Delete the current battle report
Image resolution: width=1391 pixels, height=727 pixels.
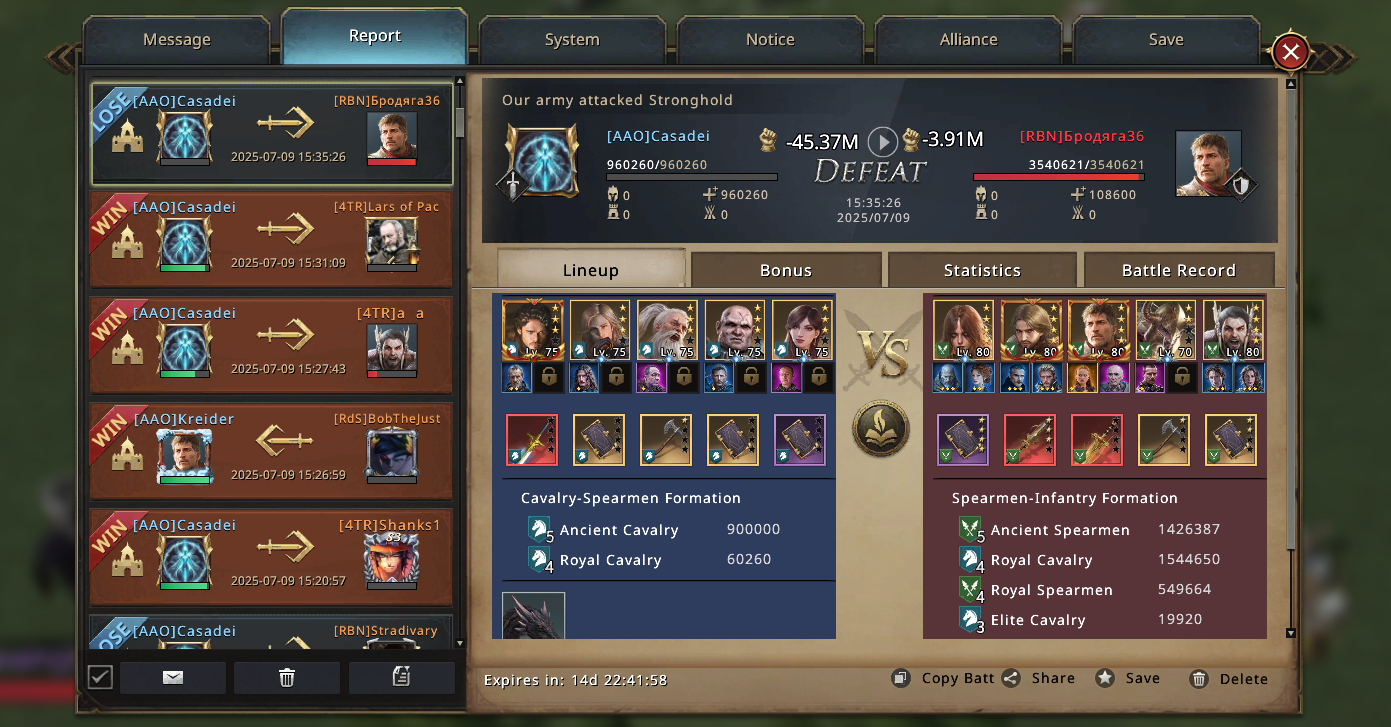[x=1229, y=679]
